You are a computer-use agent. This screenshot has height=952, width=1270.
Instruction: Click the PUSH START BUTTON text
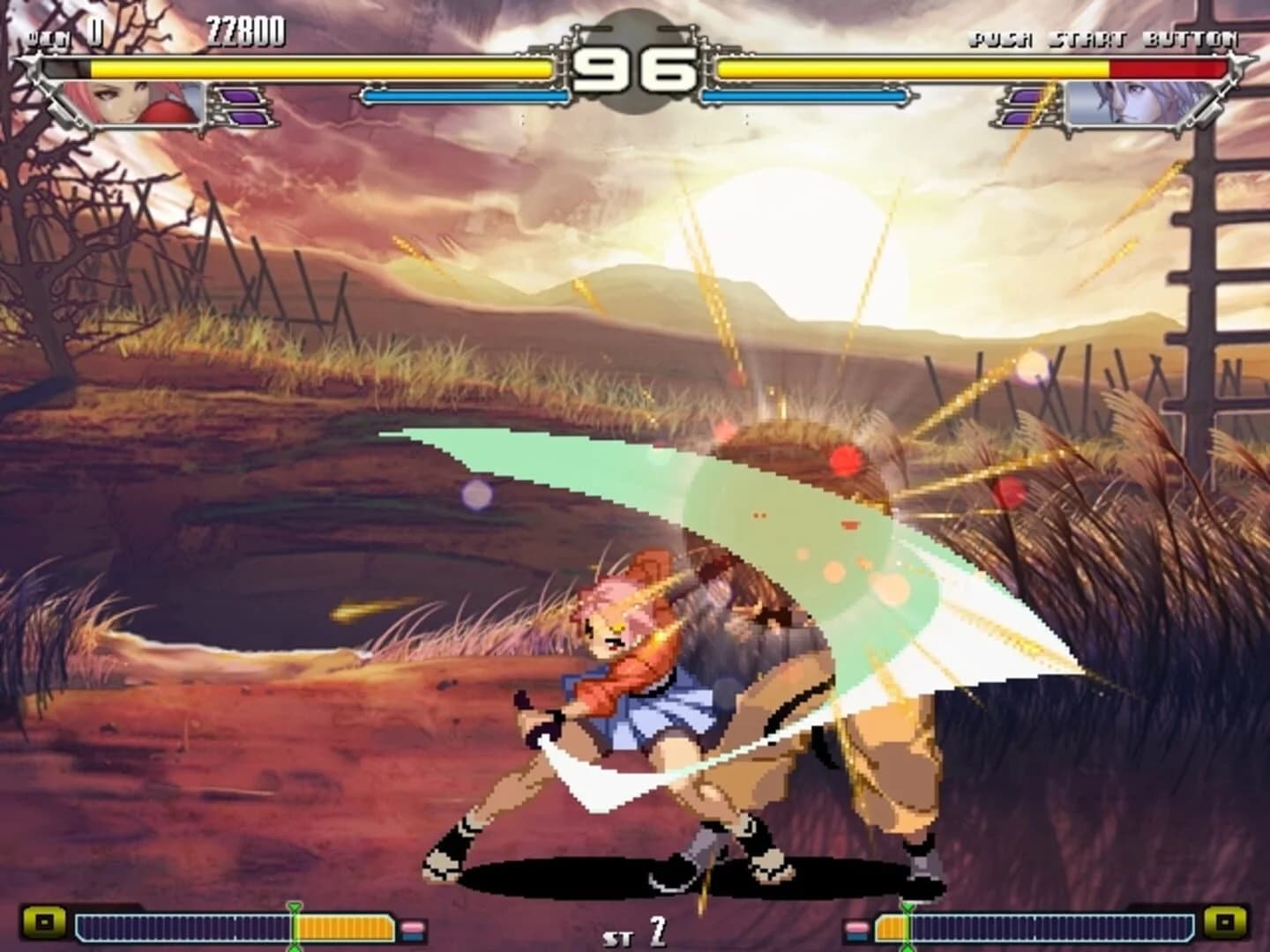(1105, 38)
